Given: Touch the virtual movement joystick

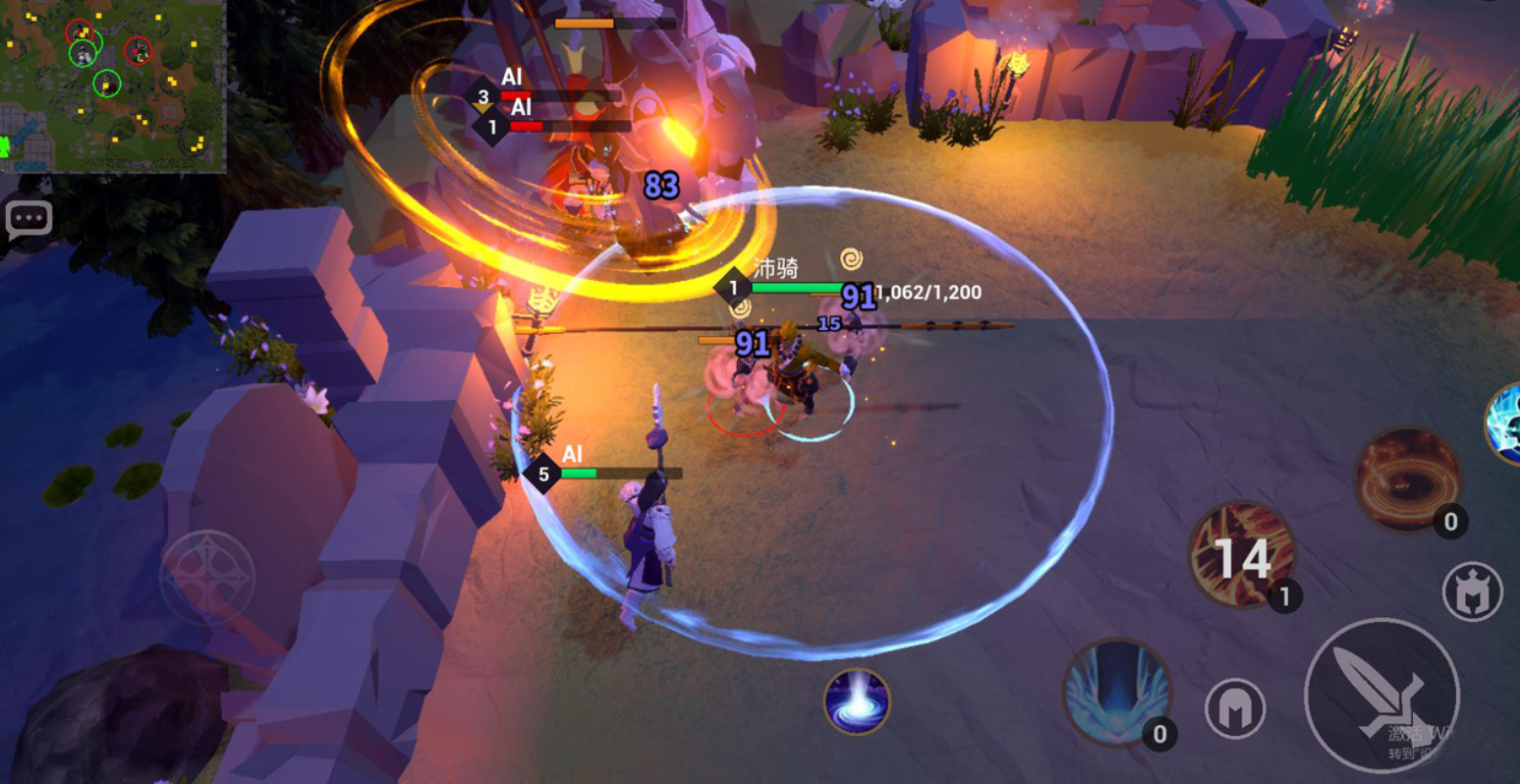Looking at the screenshot, I should (208, 578).
